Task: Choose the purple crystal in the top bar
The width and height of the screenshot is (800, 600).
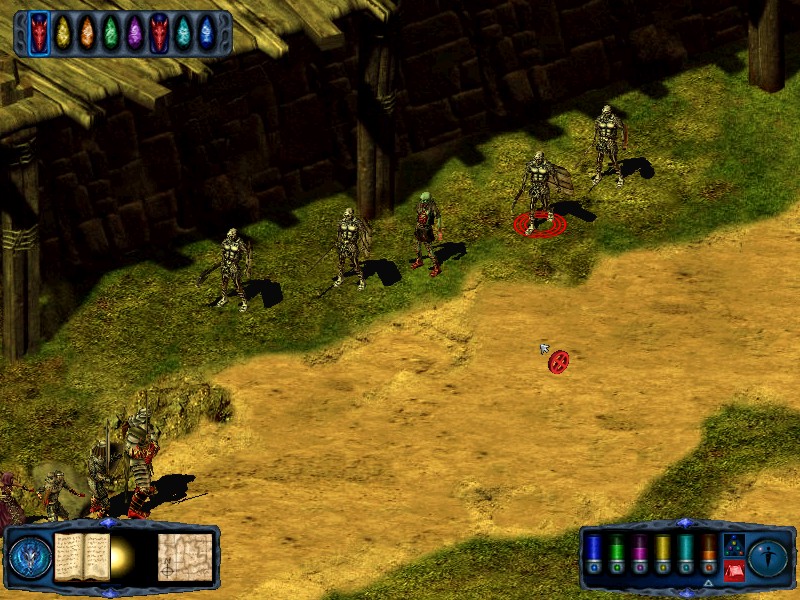Action: (x=135, y=33)
